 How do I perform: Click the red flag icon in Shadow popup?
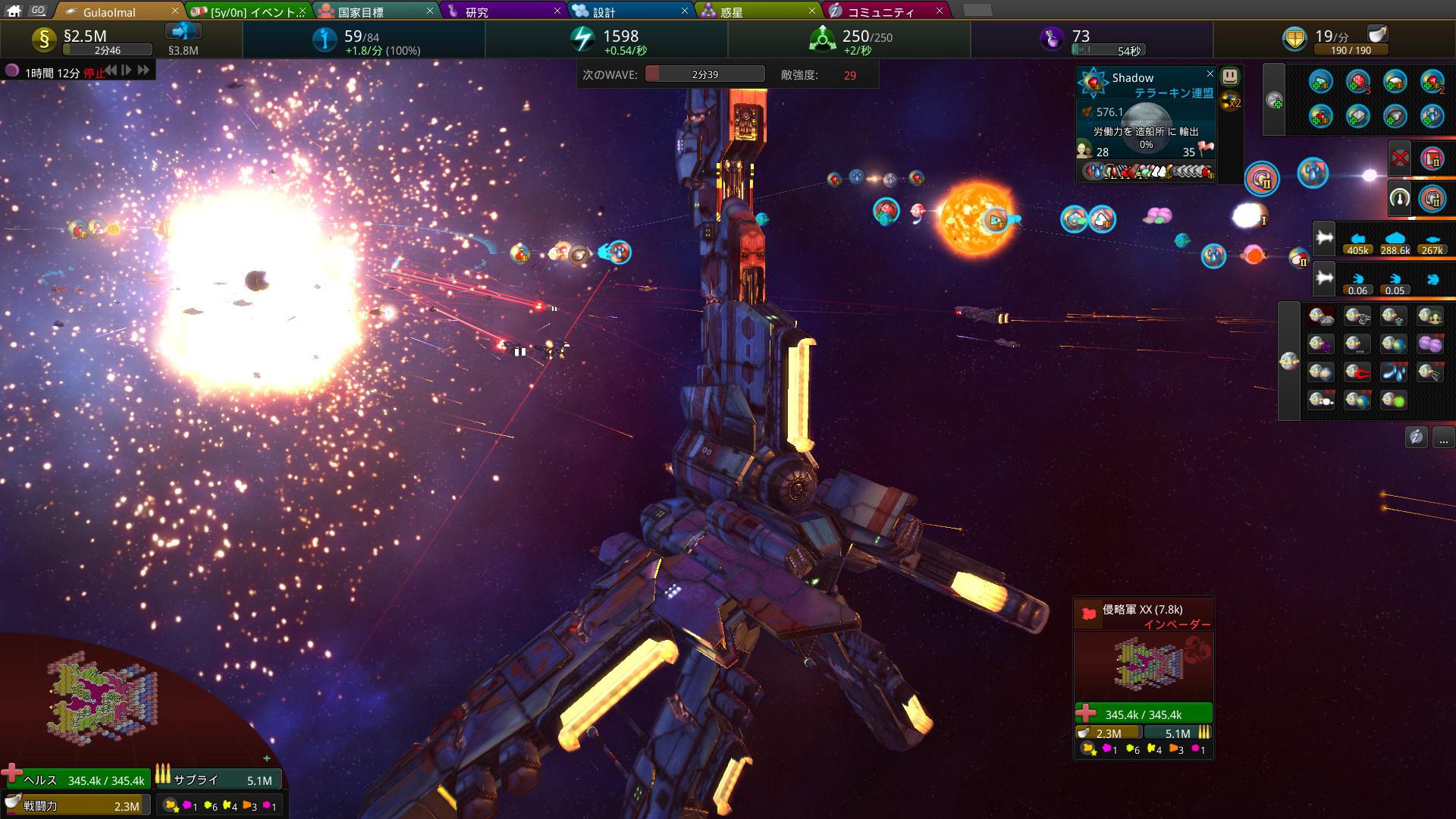click(1207, 147)
